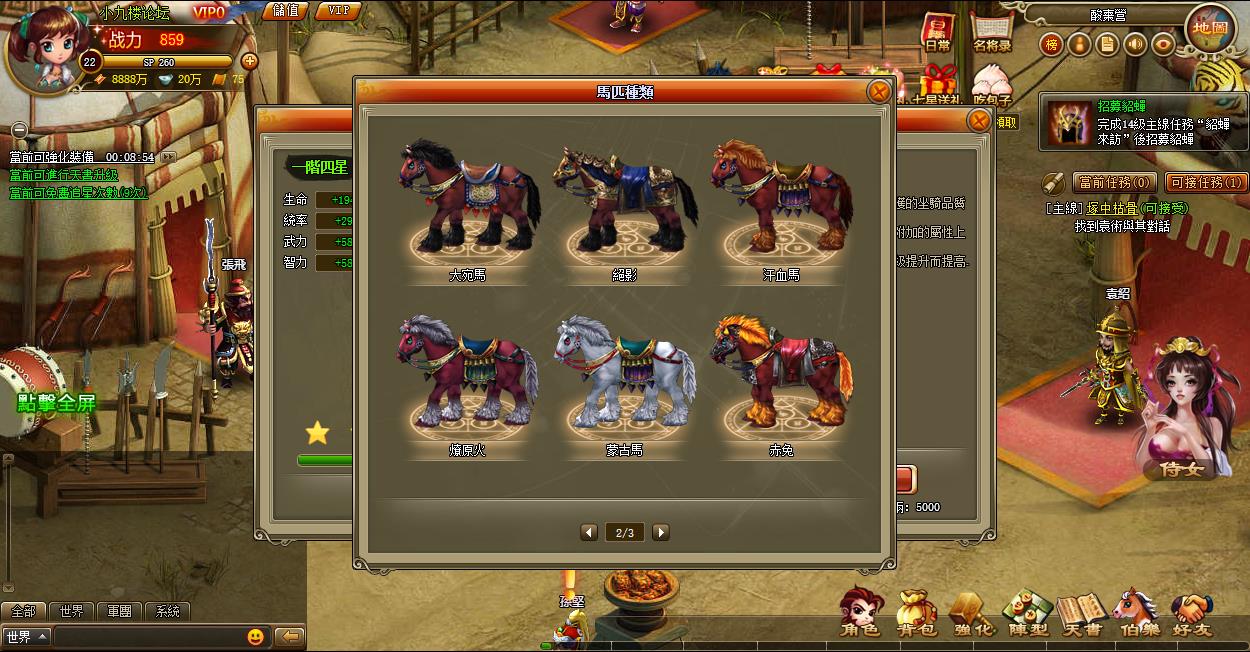Viewport: 1250px width, 652px height.
Task: Show the 可接任務 available quests tab
Action: (1205, 183)
